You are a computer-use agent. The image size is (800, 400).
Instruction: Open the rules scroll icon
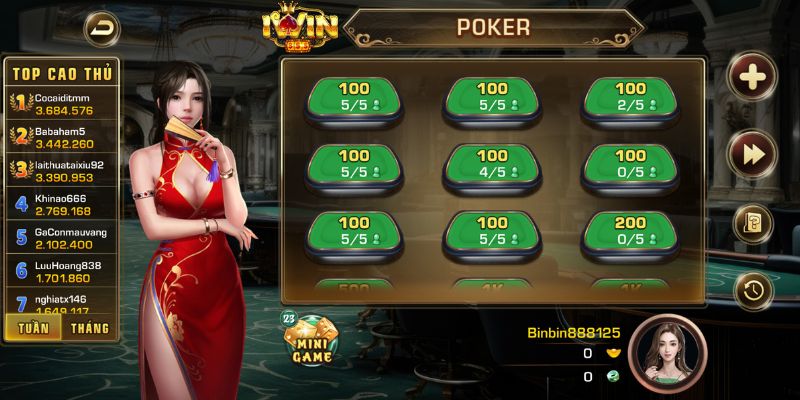coord(752,223)
